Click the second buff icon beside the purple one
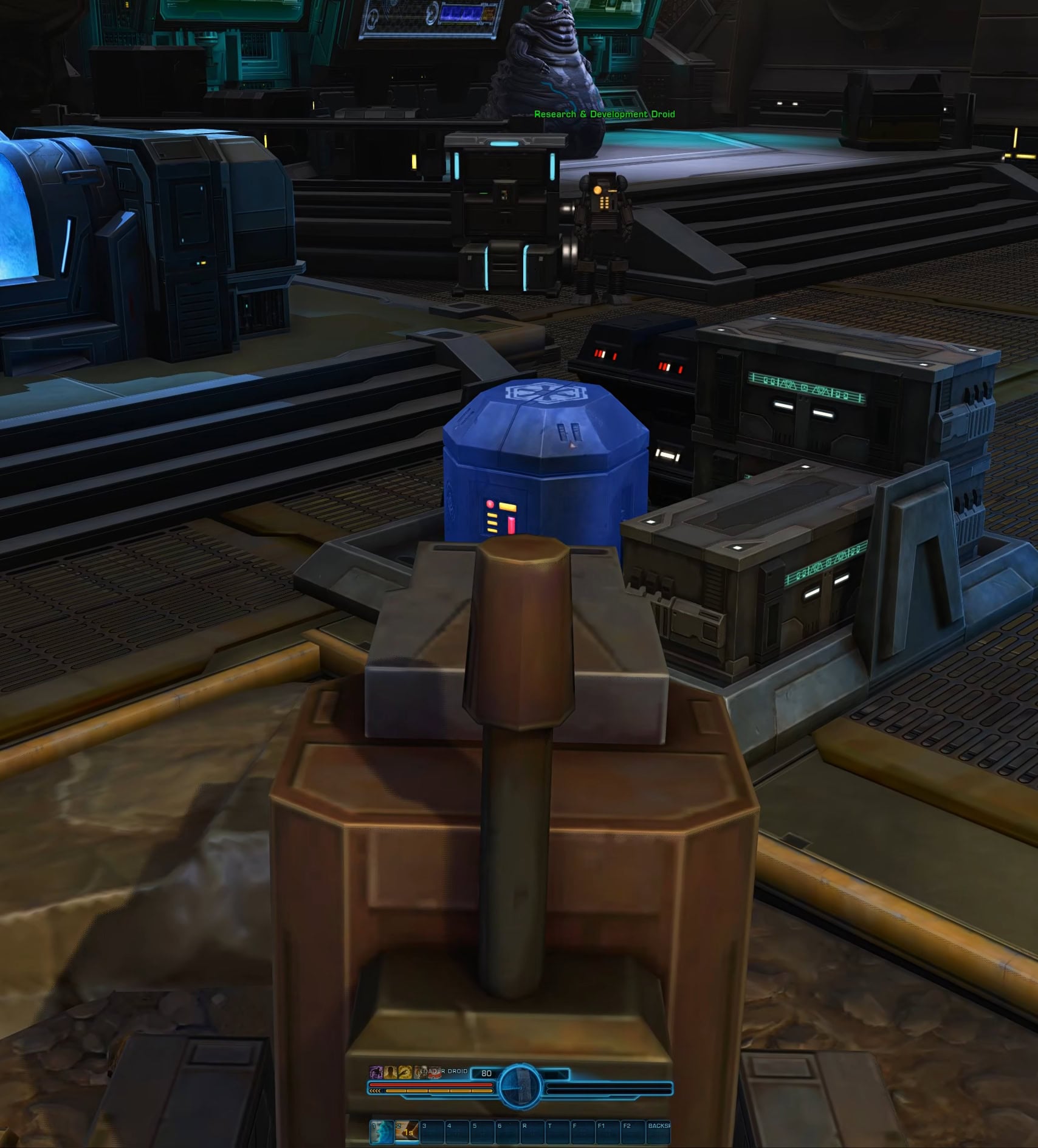 [x=390, y=1073]
